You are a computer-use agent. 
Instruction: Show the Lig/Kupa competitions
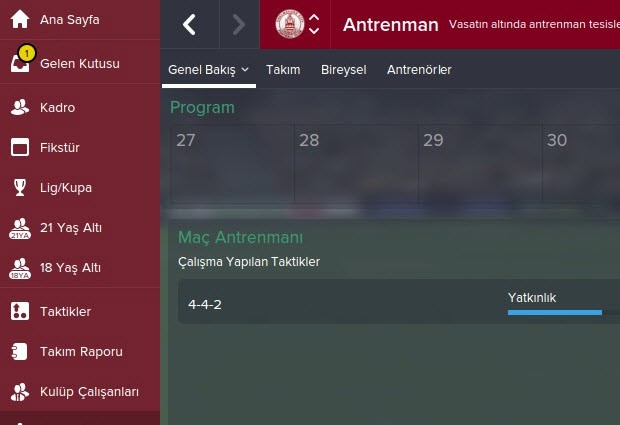pos(65,186)
